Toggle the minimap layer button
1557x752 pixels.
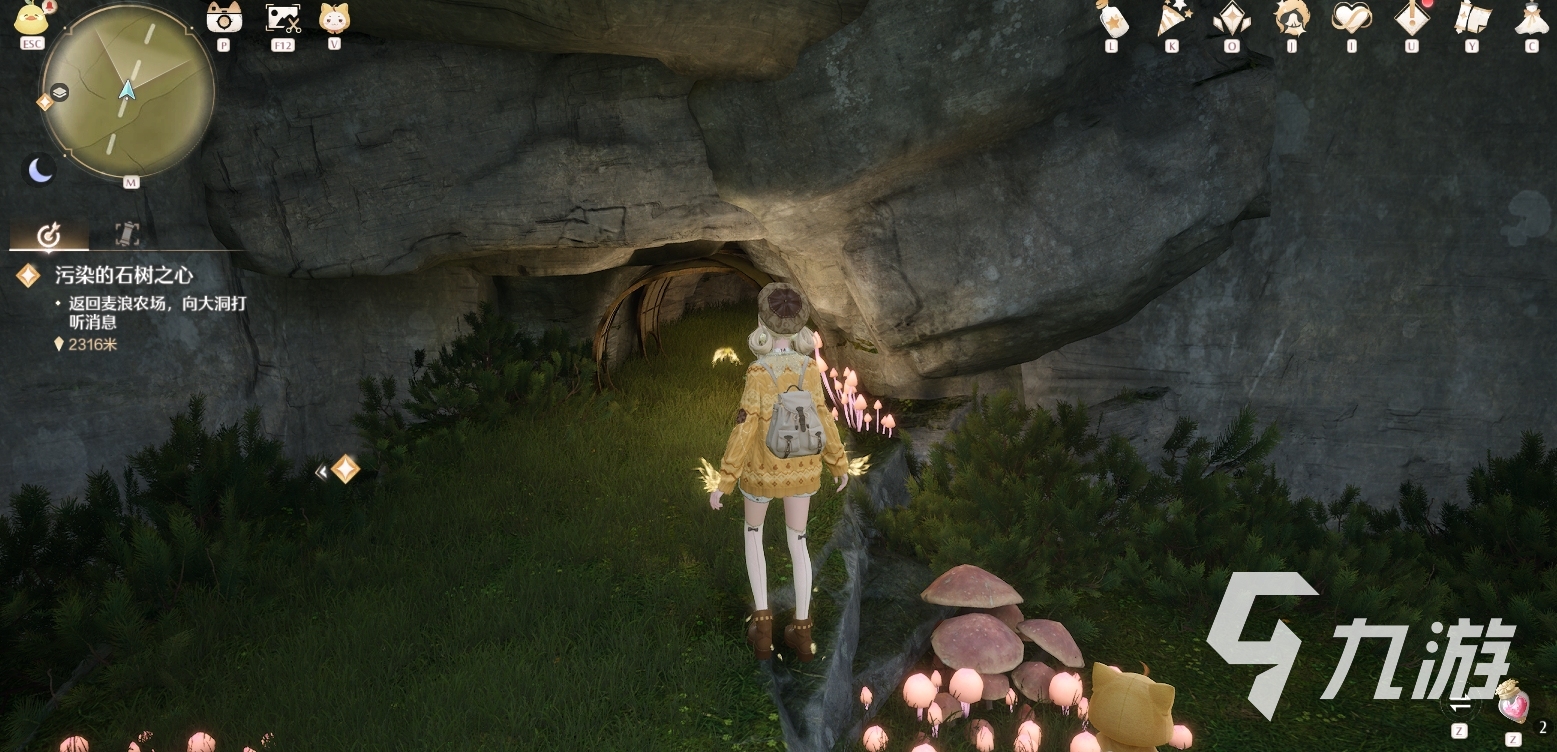point(60,92)
